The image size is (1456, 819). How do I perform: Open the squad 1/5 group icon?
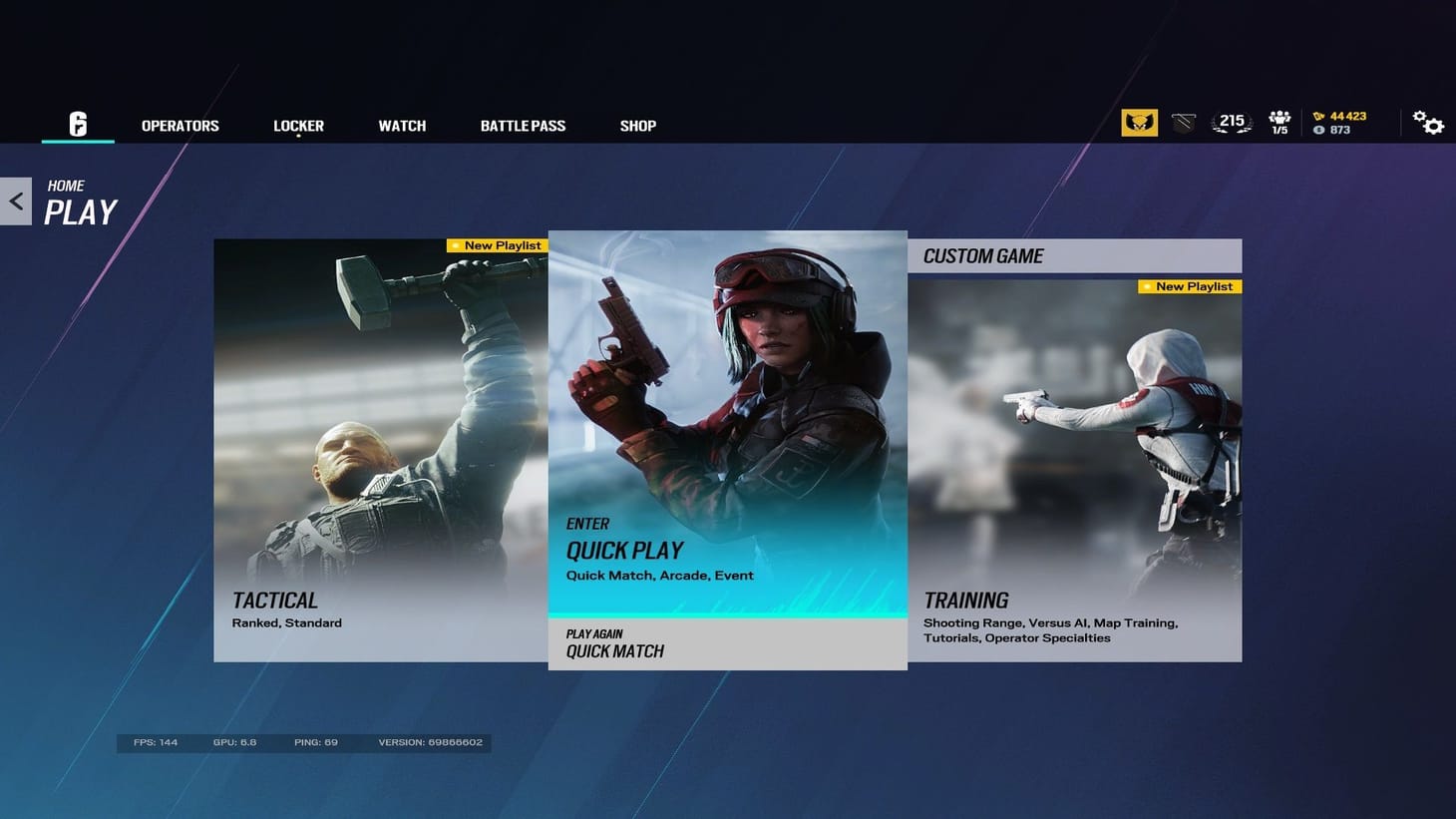(1279, 122)
